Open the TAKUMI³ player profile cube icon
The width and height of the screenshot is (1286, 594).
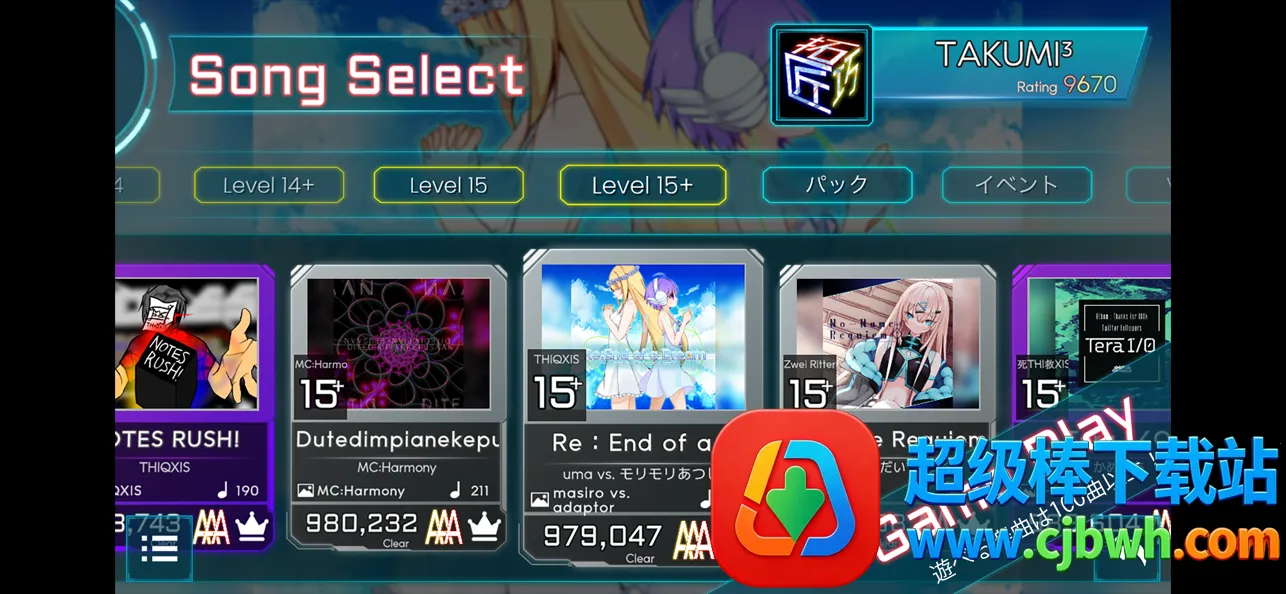pyautogui.click(x=821, y=75)
